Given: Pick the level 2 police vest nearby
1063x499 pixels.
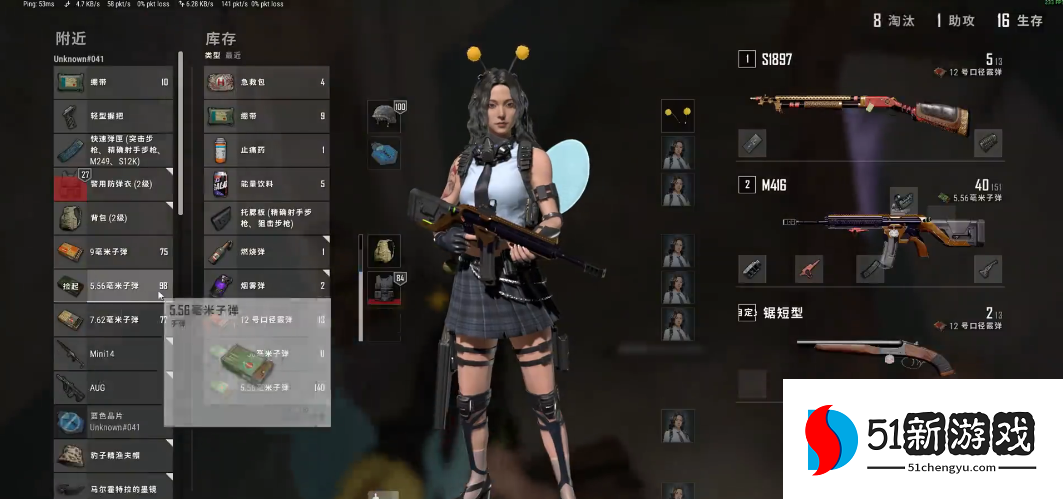Looking at the screenshot, I should point(112,184).
